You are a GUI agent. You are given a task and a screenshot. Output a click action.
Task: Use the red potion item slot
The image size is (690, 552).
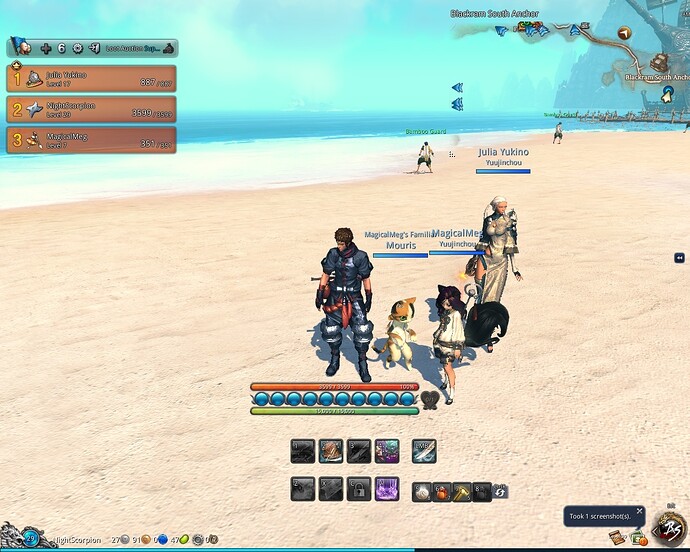coord(442,490)
